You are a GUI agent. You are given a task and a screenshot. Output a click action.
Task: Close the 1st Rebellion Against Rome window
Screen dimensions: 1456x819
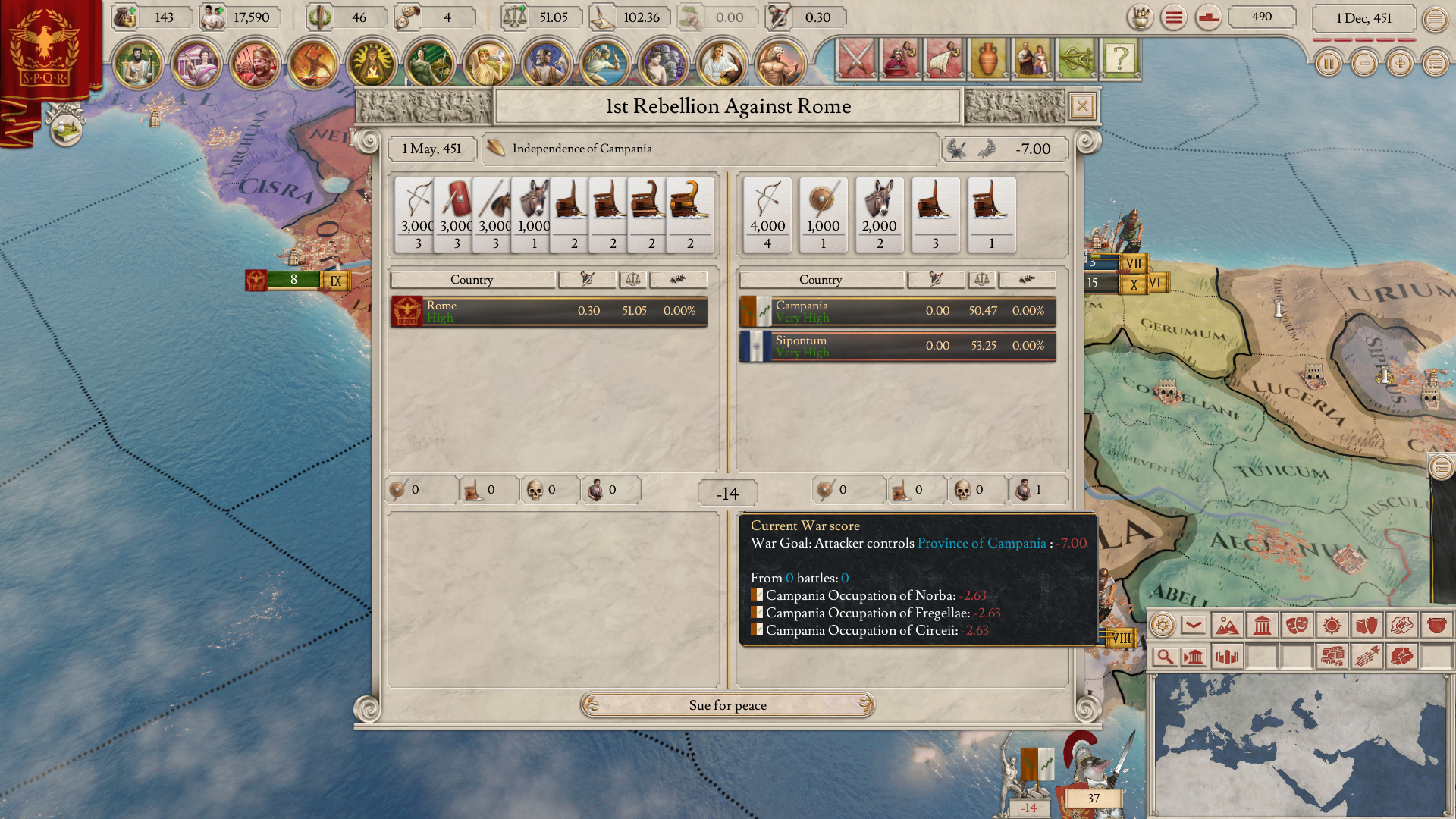coord(1082,106)
